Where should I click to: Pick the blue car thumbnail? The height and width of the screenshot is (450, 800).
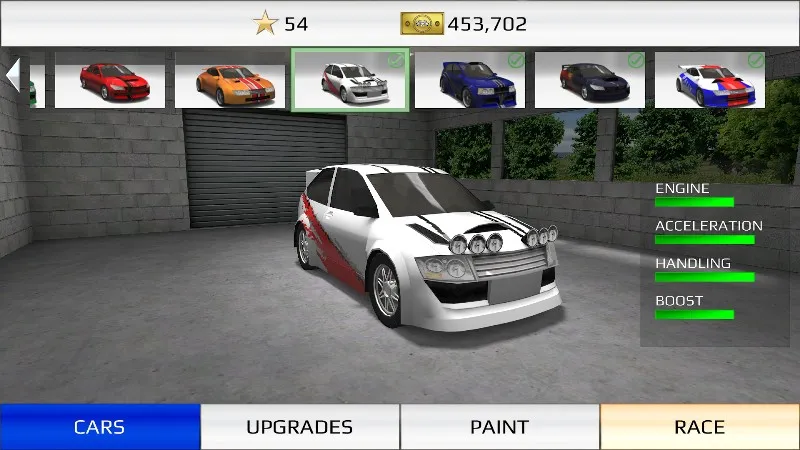coord(470,80)
